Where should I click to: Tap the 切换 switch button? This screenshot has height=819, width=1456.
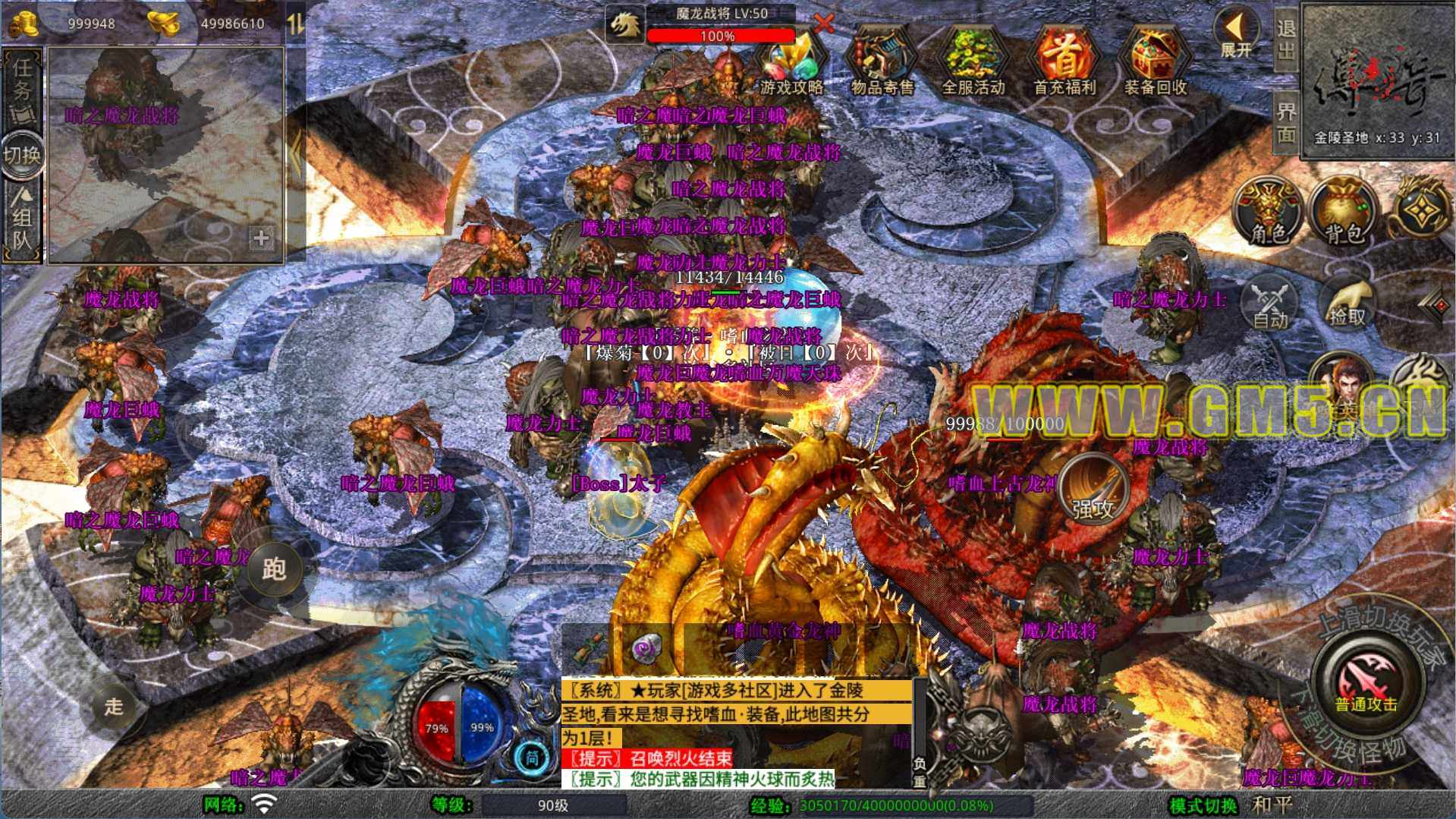point(23,156)
